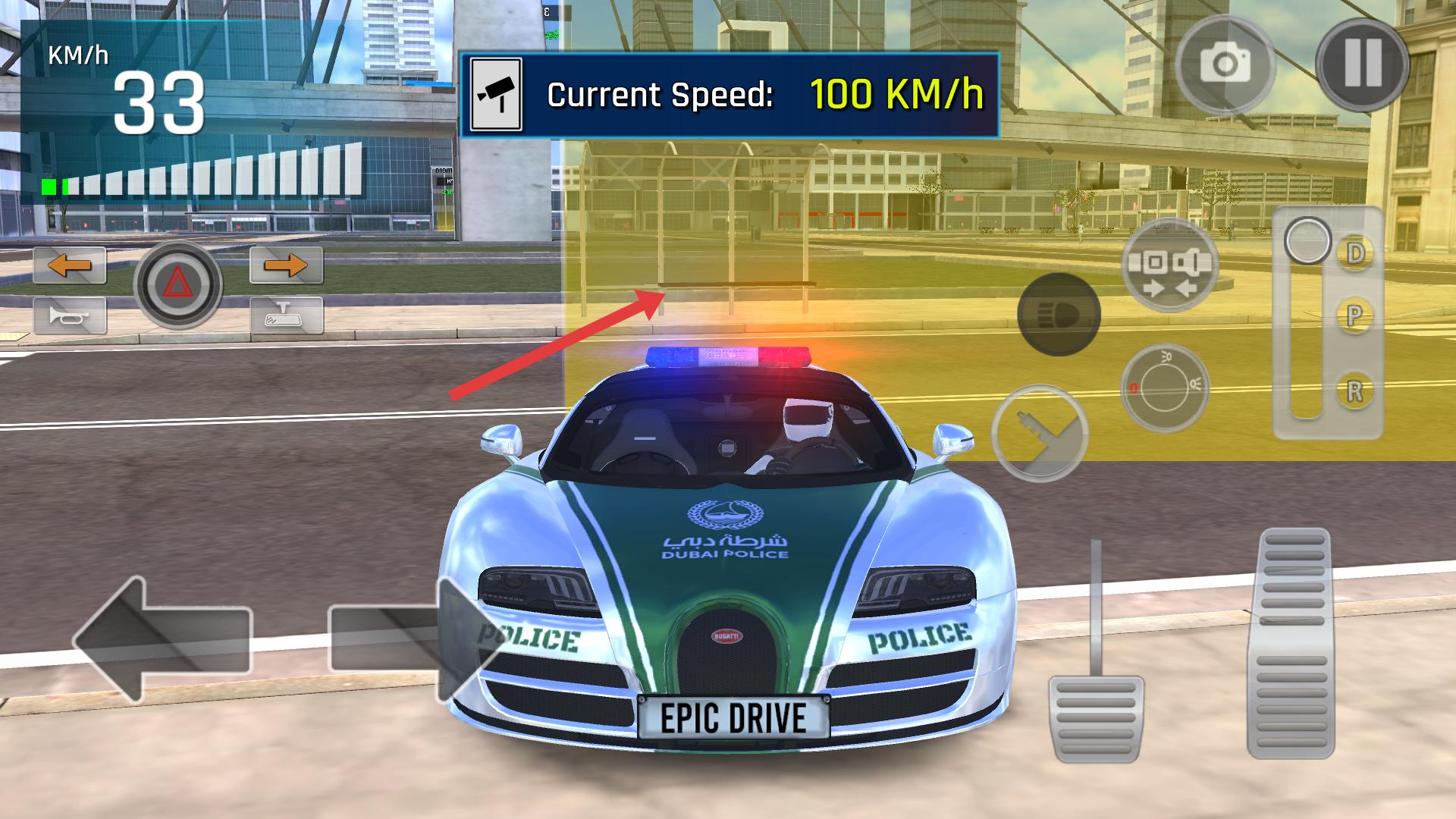Steer right with the large right arrow
This screenshot has height=819, width=1456.
pos(406,640)
